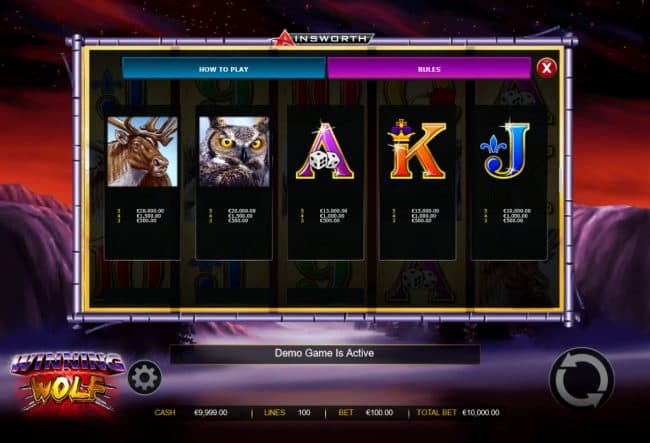Open settings with the gear icon
Image resolution: width=650 pixels, height=443 pixels.
click(145, 377)
